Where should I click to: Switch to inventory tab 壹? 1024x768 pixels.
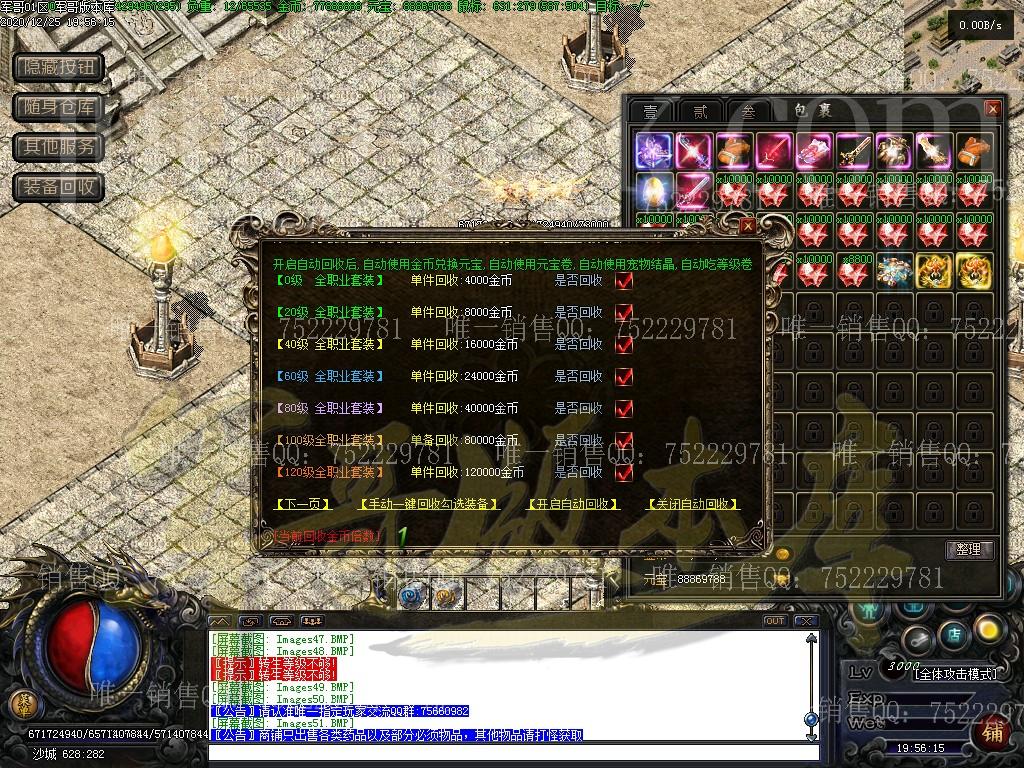click(x=651, y=111)
